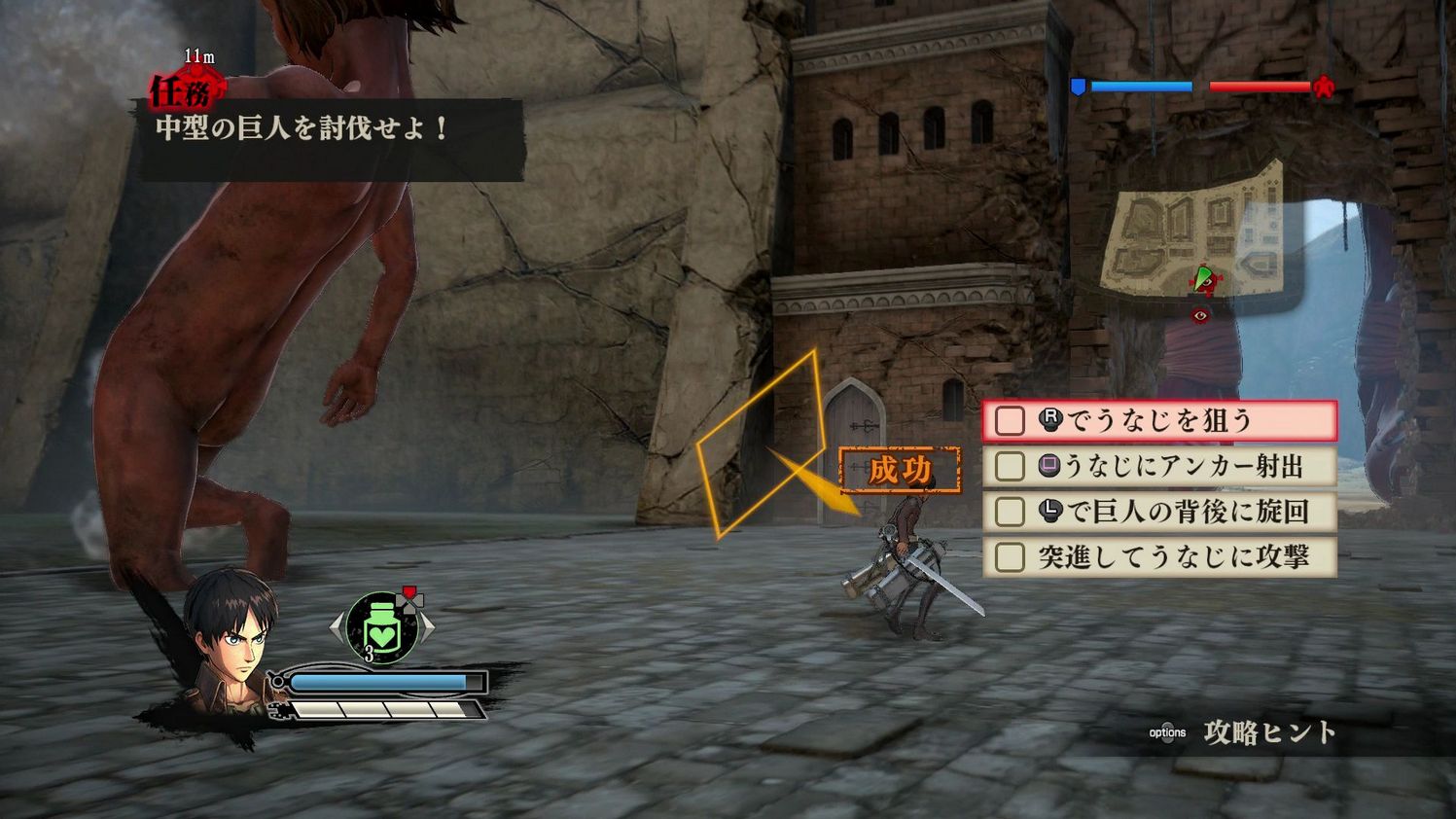Click the 成功 success banner
This screenshot has width=1456, height=819.
[x=900, y=468]
